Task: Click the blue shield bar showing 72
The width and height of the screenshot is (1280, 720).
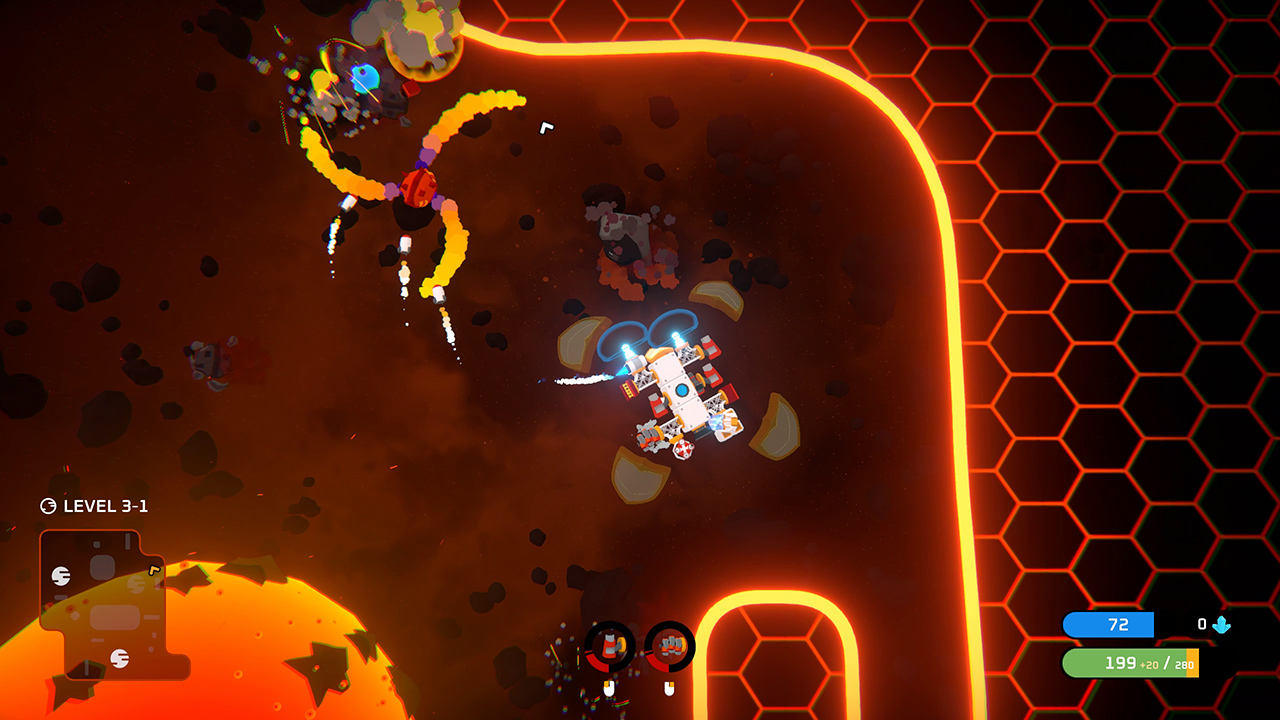Action: [1110, 624]
